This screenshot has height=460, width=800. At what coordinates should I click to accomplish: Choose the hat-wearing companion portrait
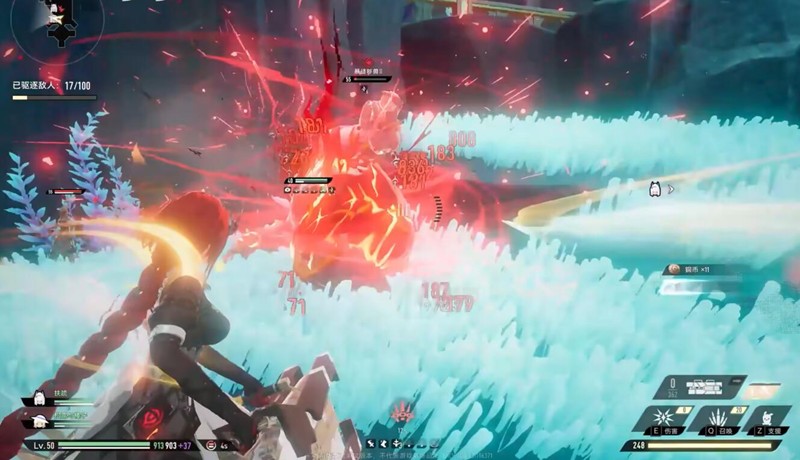(x=41, y=422)
